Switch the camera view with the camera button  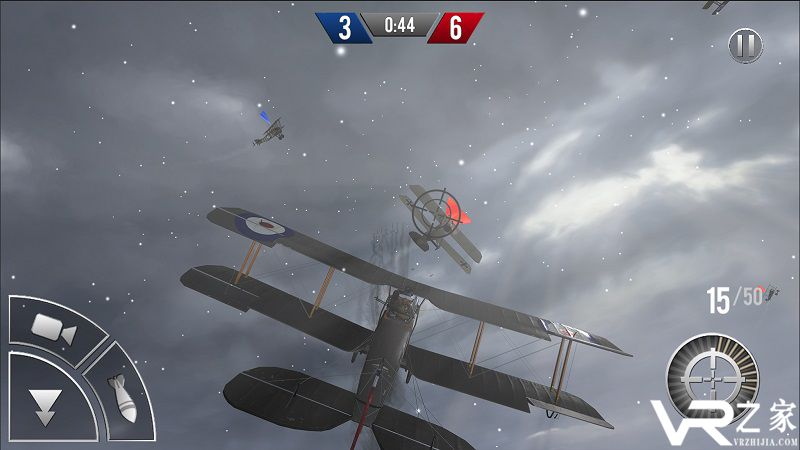pos(54,328)
